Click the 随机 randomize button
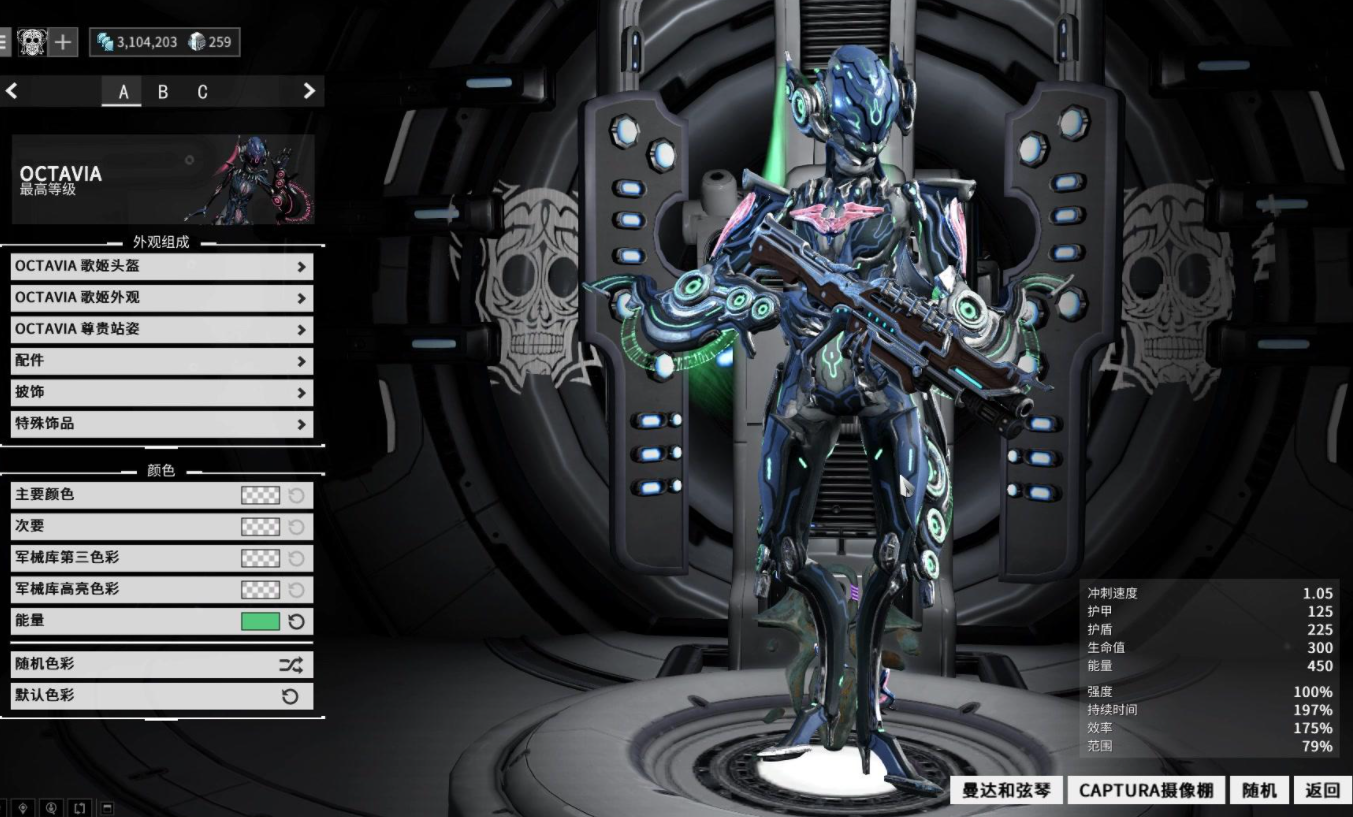 pyautogui.click(x=1259, y=790)
